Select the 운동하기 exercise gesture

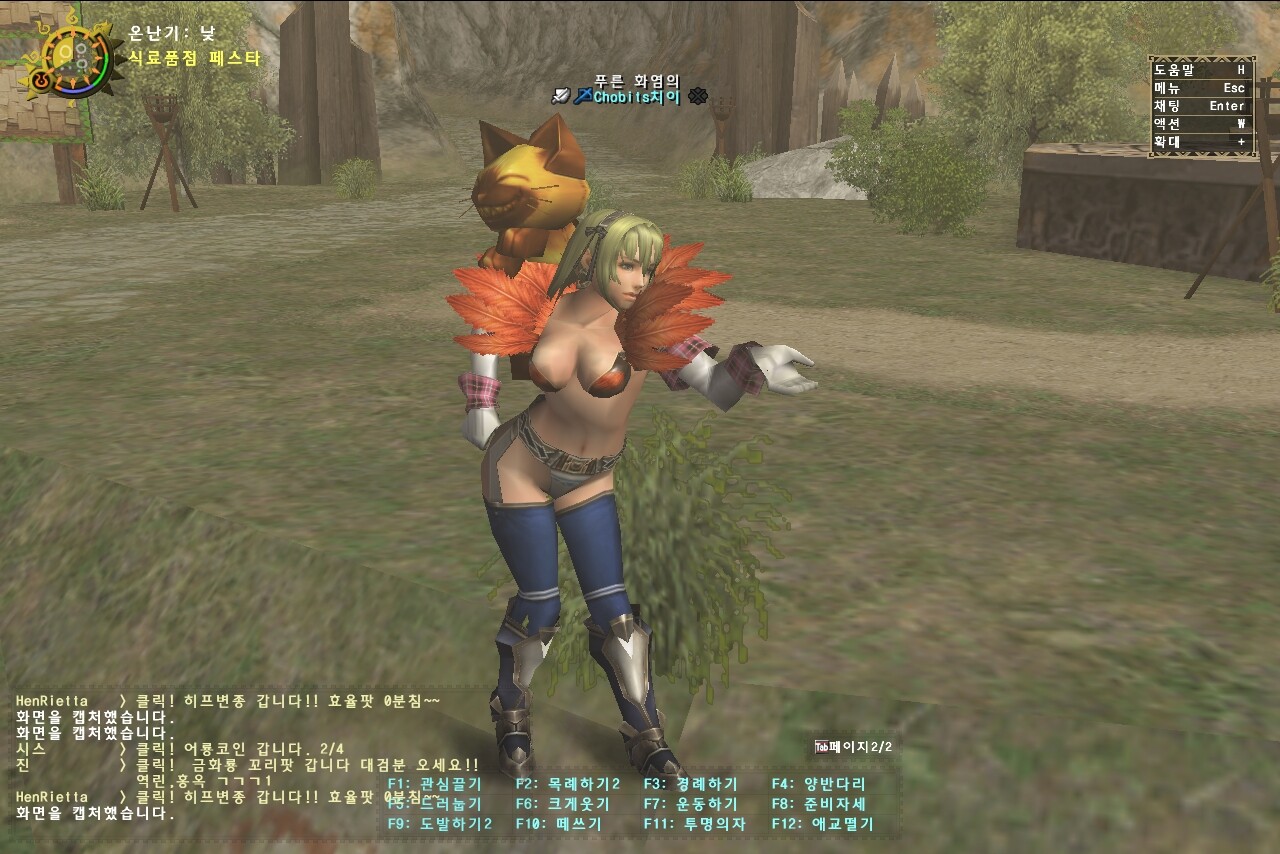pos(691,804)
